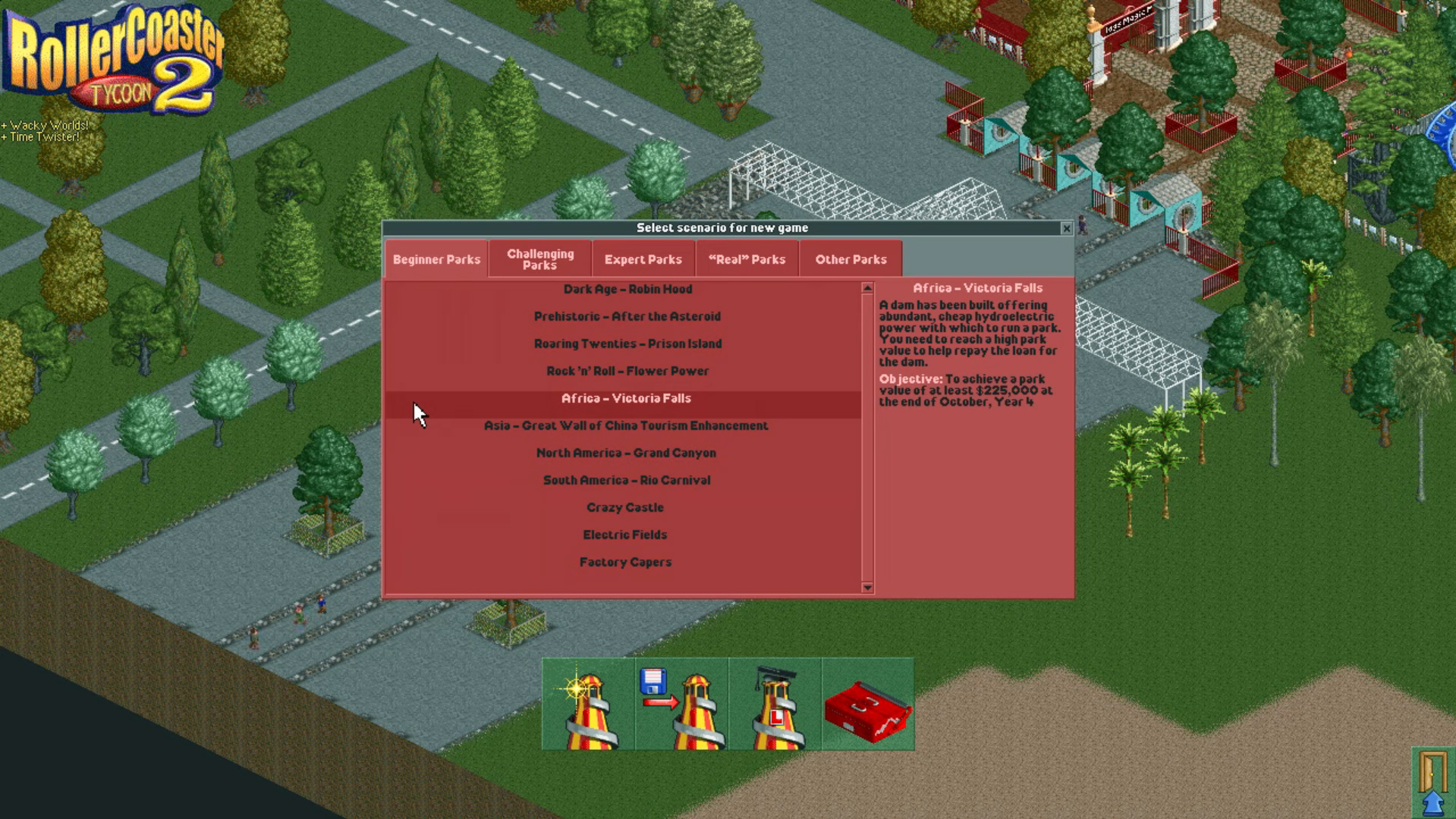View the "Real" Parks tab

coord(746,259)
